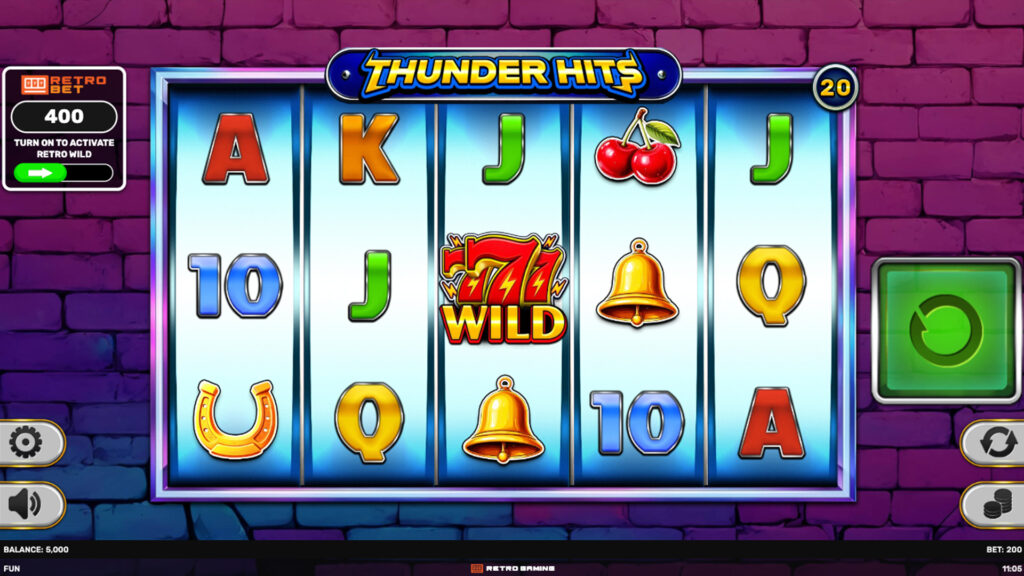Open the gear settings menu

tap(26, 442)
